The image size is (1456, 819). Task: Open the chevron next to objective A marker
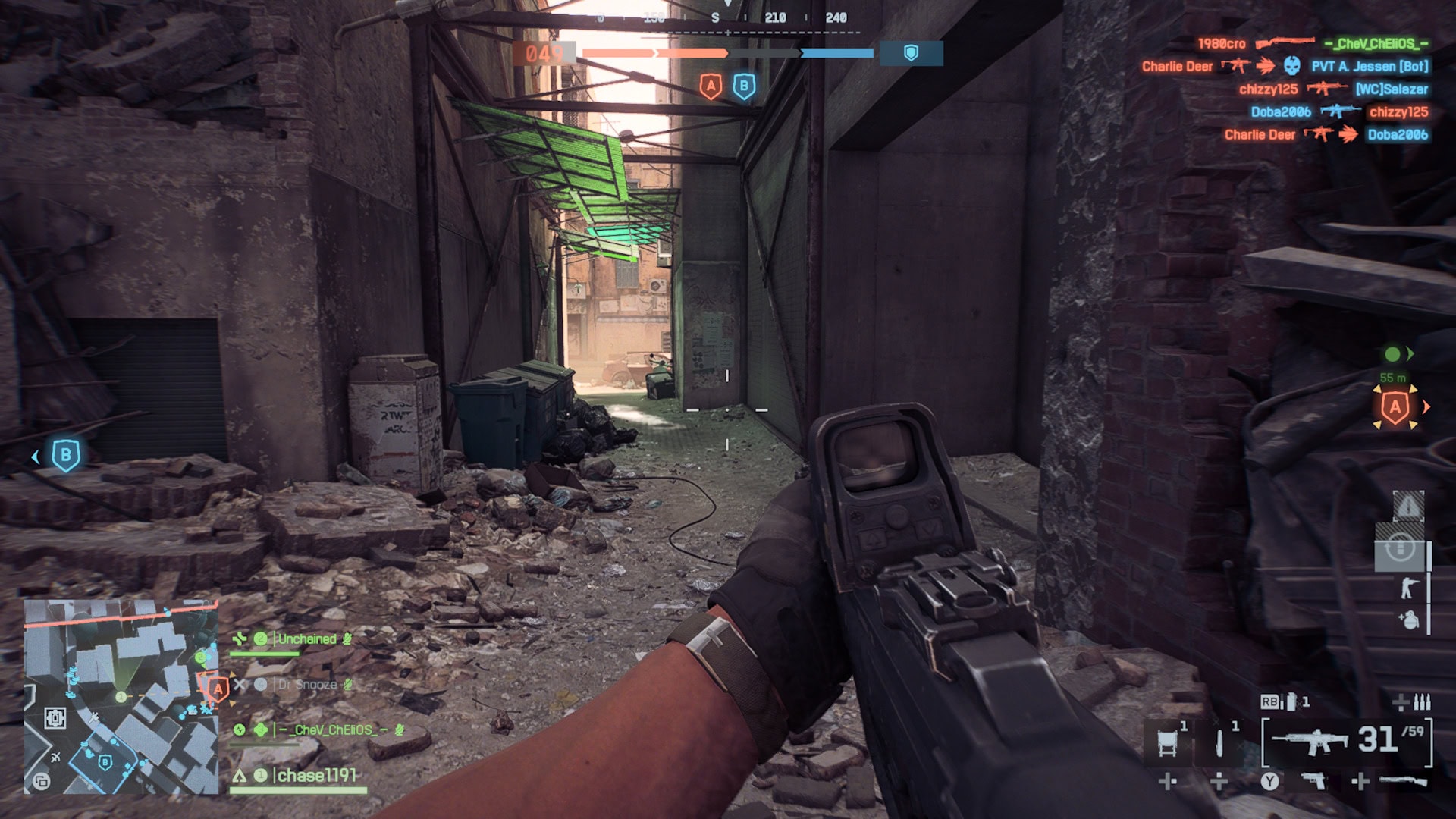pos(1426,406)
